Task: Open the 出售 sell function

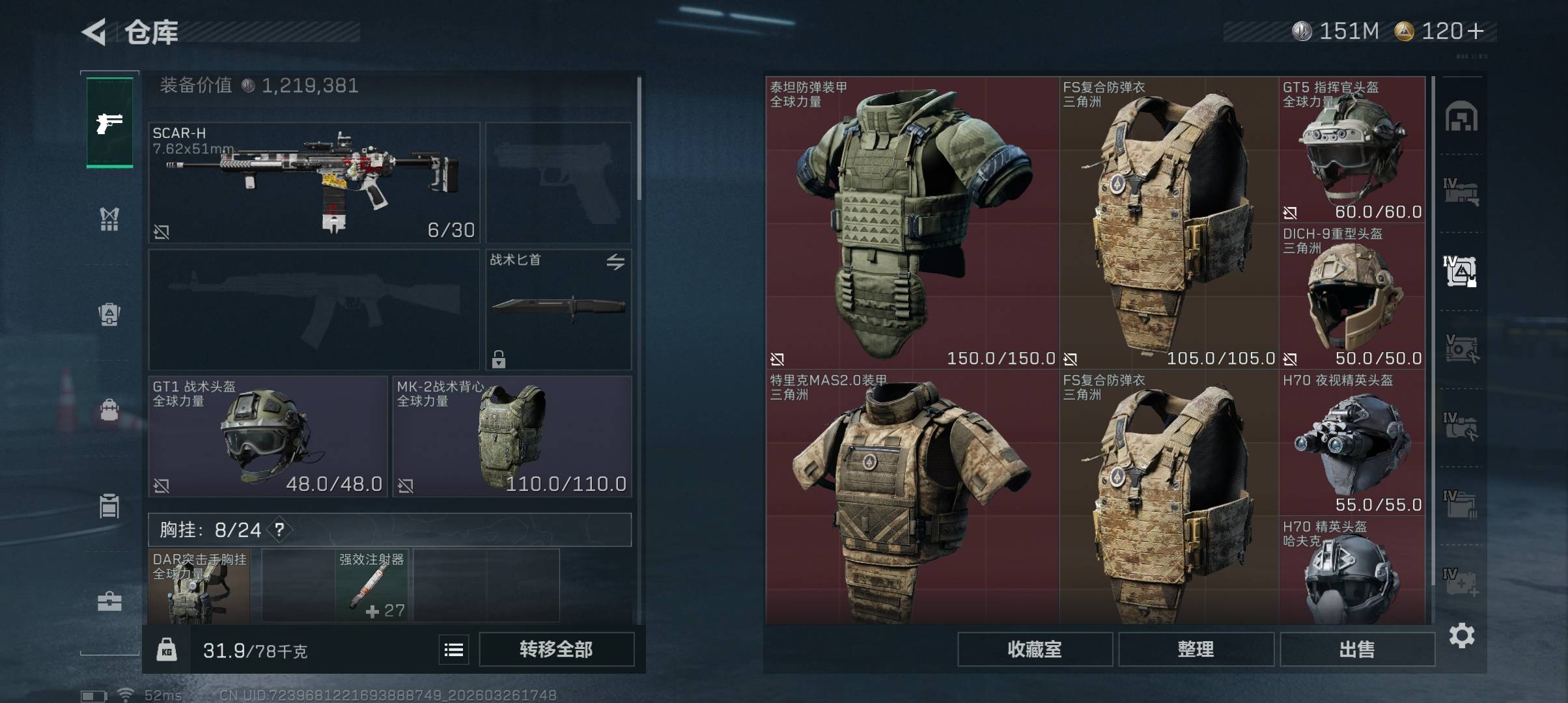Action: (1357, 649)
